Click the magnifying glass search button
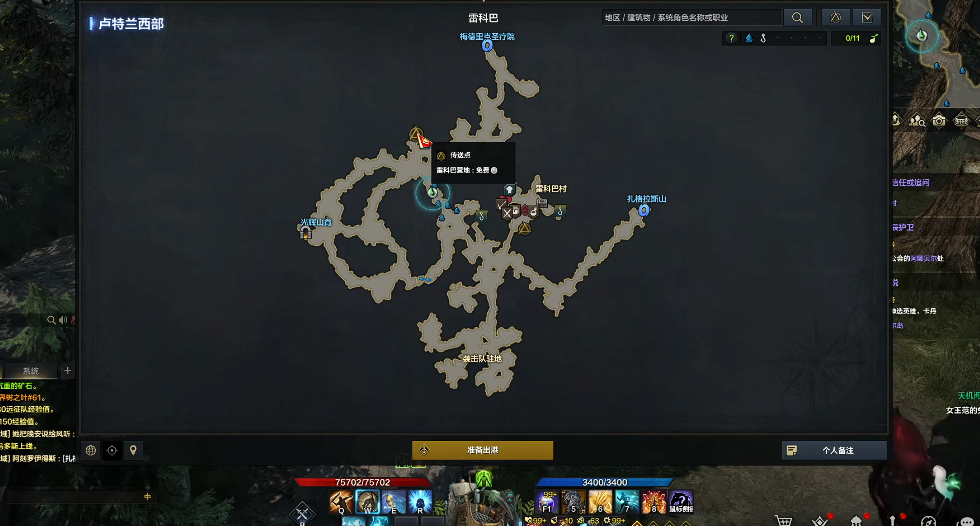 [797, 17]
